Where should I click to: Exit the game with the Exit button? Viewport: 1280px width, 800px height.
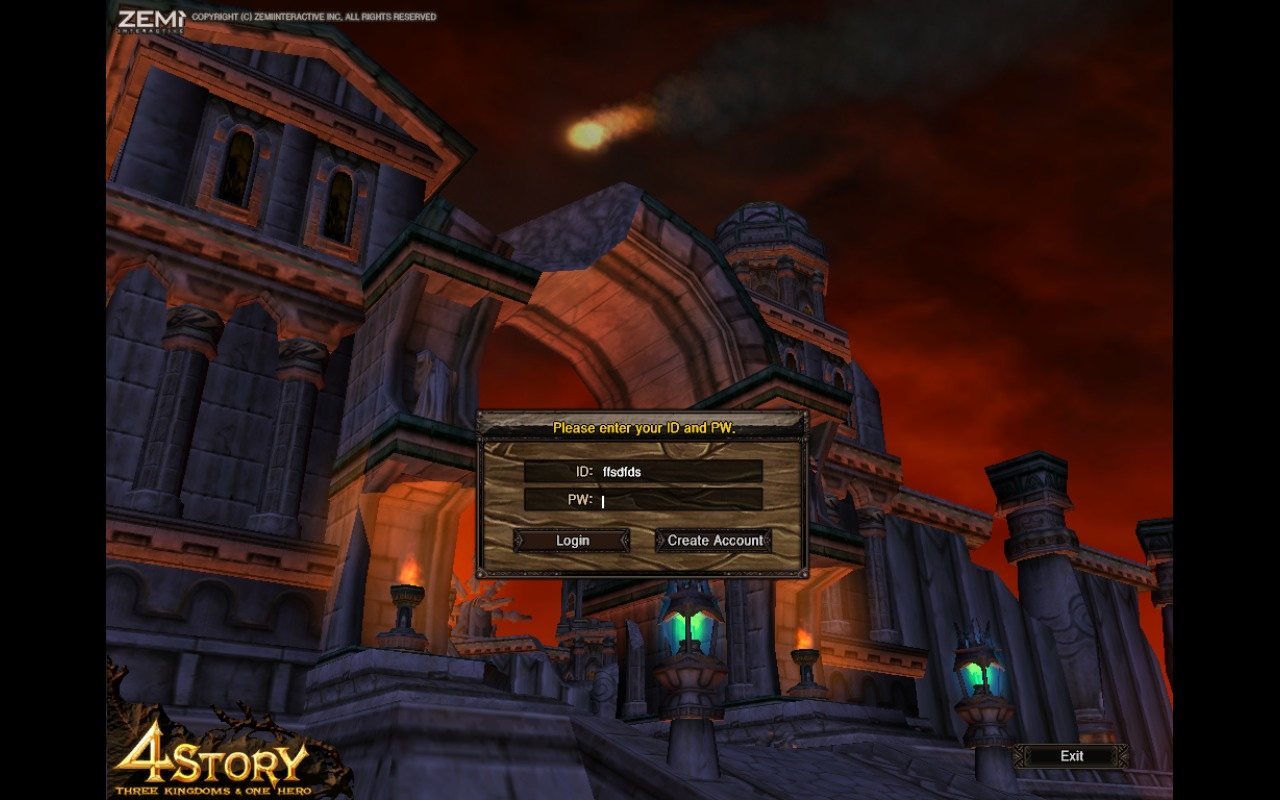(x=1071, y=756)
